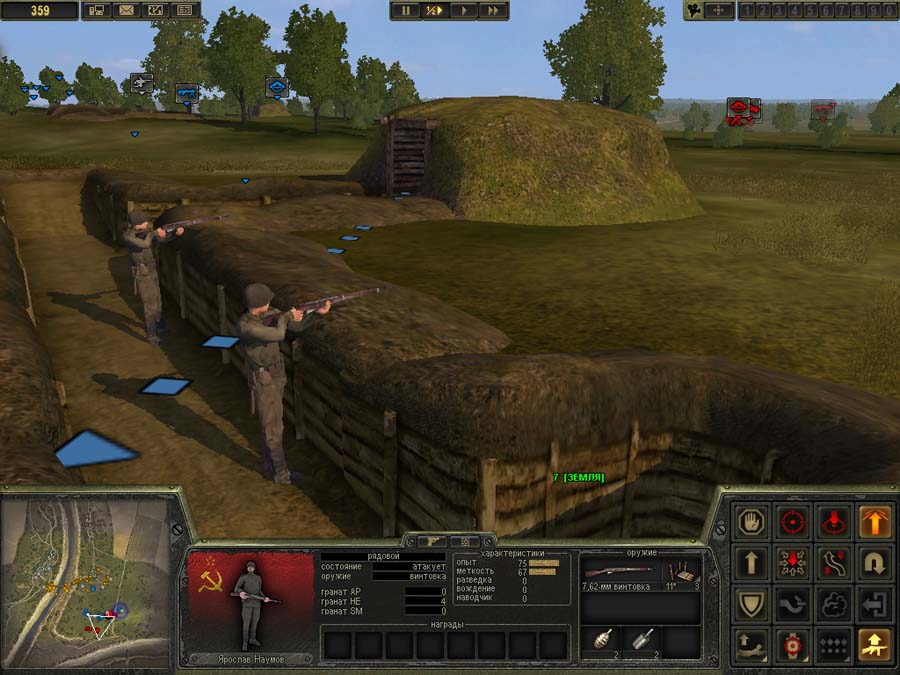Click the stop order hand icon
Screen dimensions: 900x675
(750, 521)
